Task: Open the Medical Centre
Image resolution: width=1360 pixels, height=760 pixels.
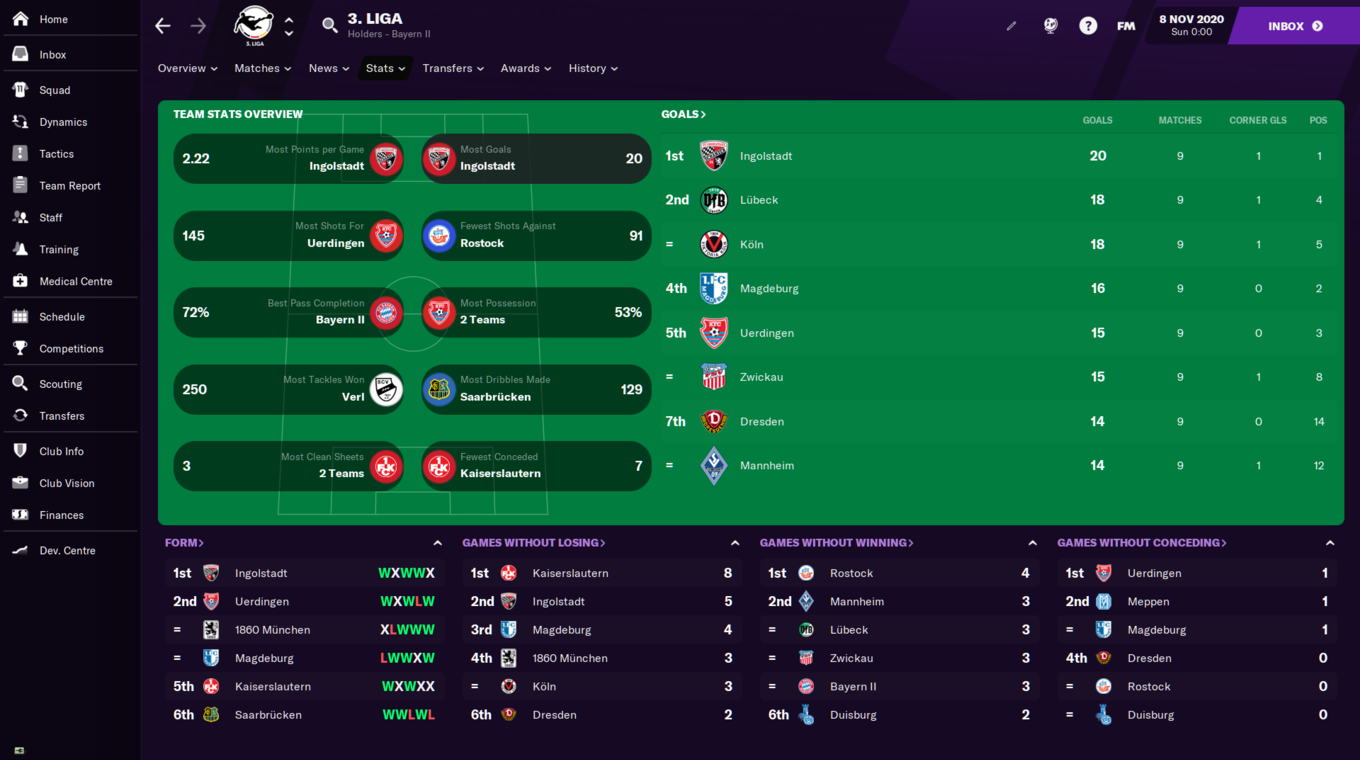Action: pos(75,282)
